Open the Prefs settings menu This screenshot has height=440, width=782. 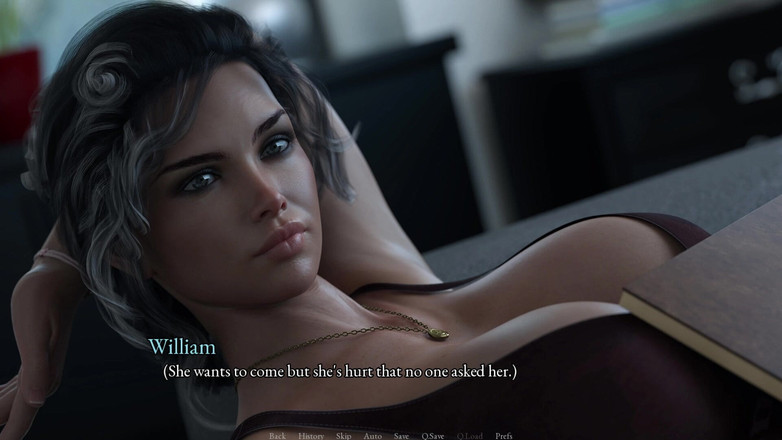click(504, 435)
